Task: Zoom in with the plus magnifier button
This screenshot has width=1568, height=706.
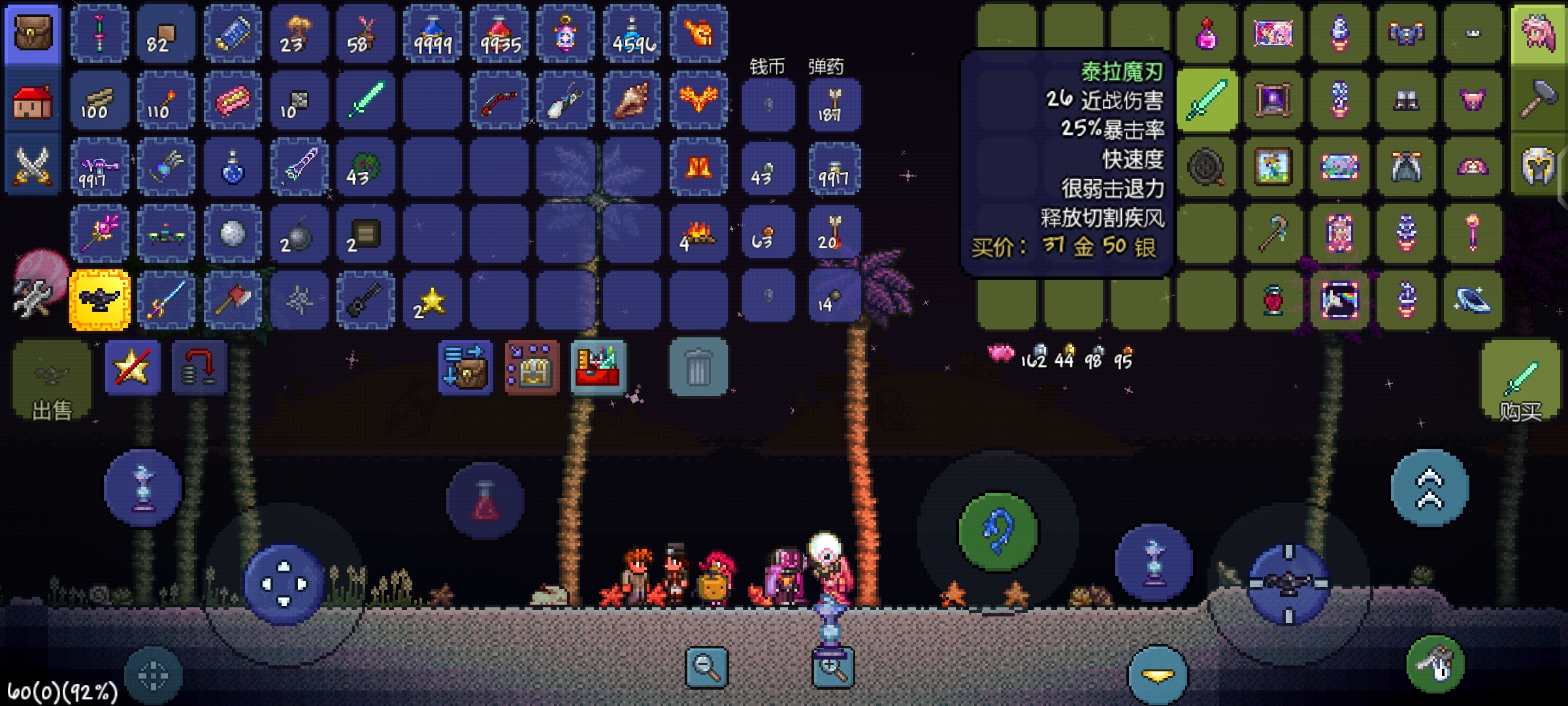Action: (x=832, y=668)
